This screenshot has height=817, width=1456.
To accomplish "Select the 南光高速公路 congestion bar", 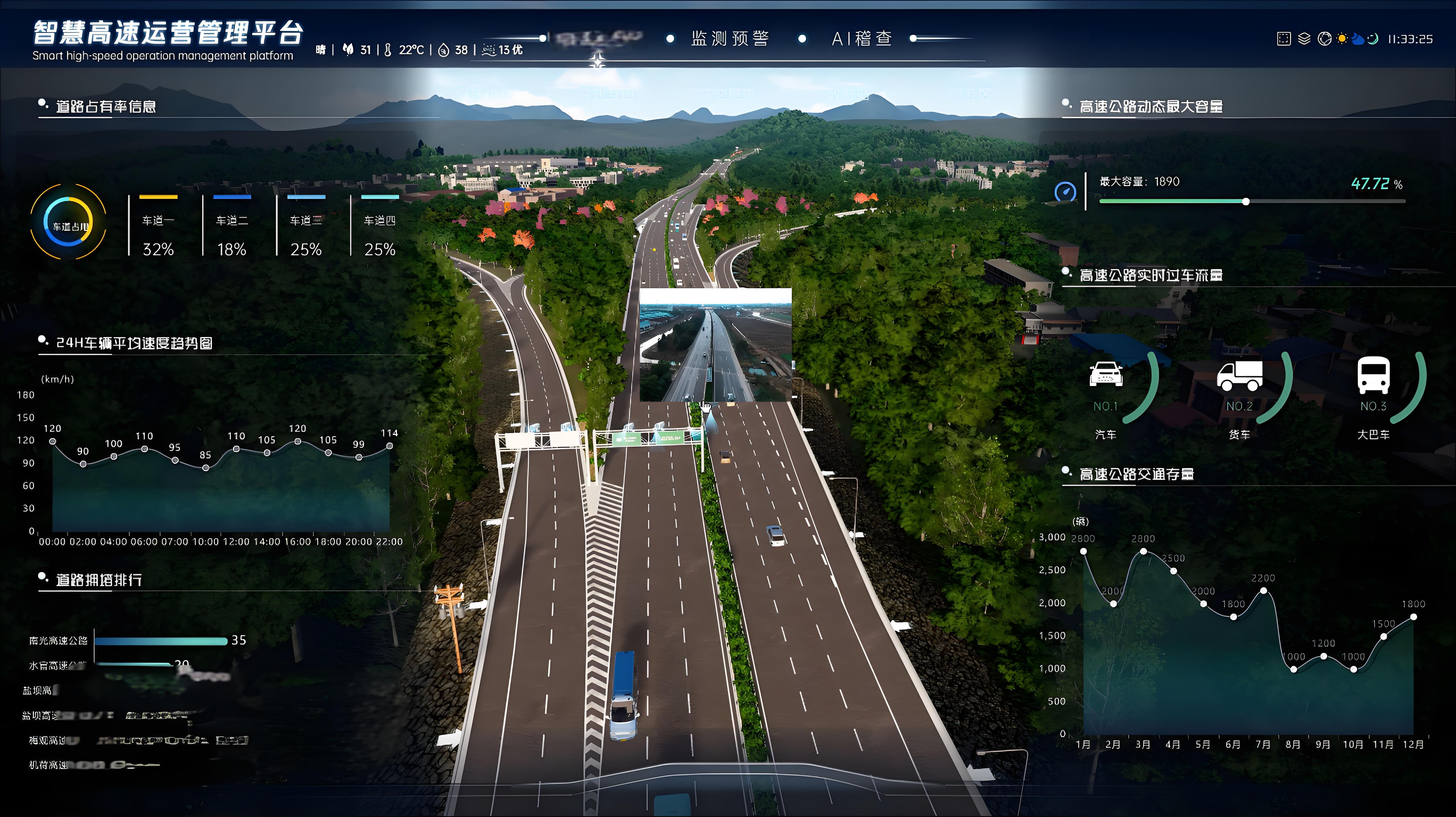I will tap(161, 641).
